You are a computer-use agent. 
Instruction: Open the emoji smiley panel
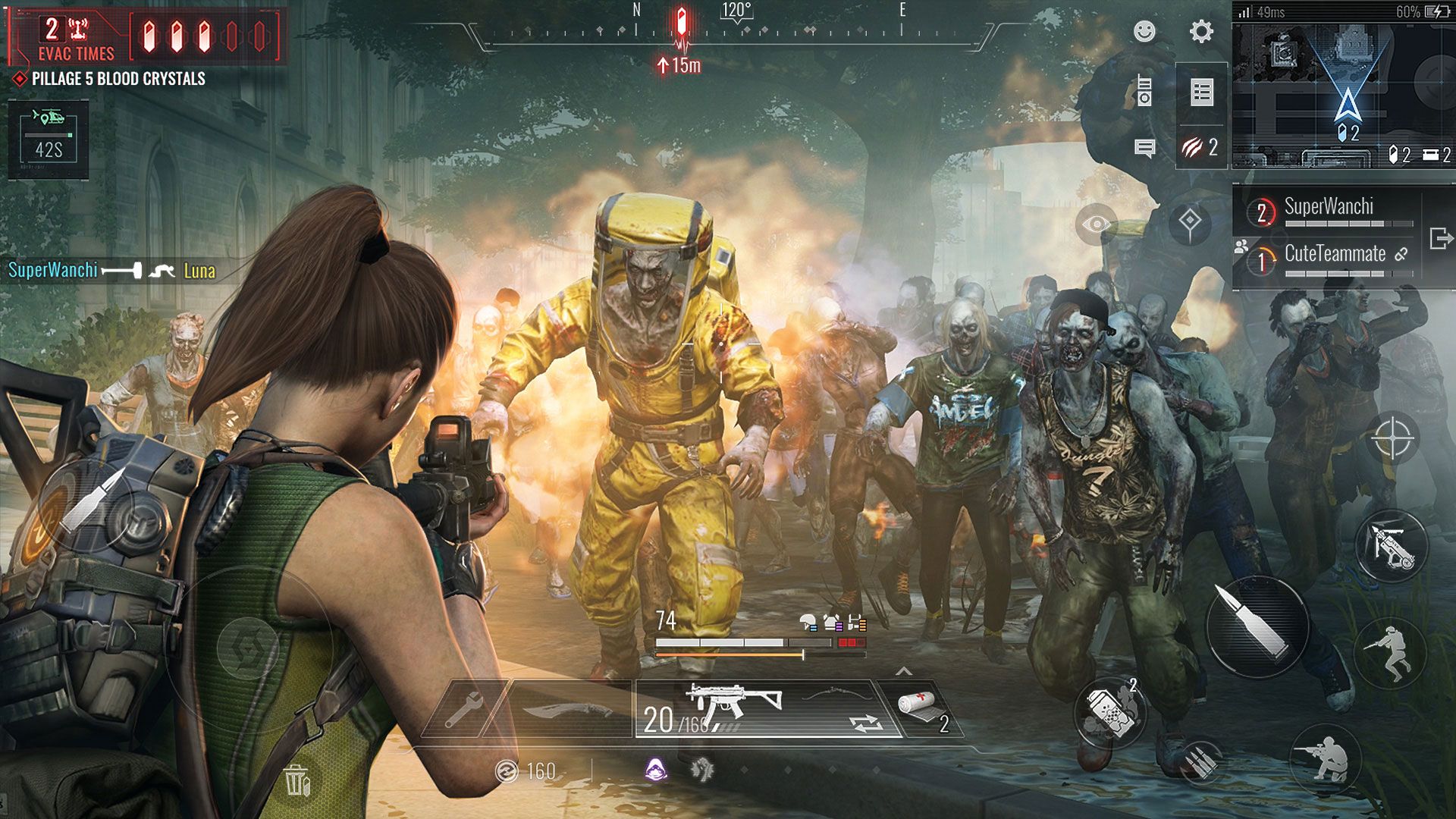1144,31
